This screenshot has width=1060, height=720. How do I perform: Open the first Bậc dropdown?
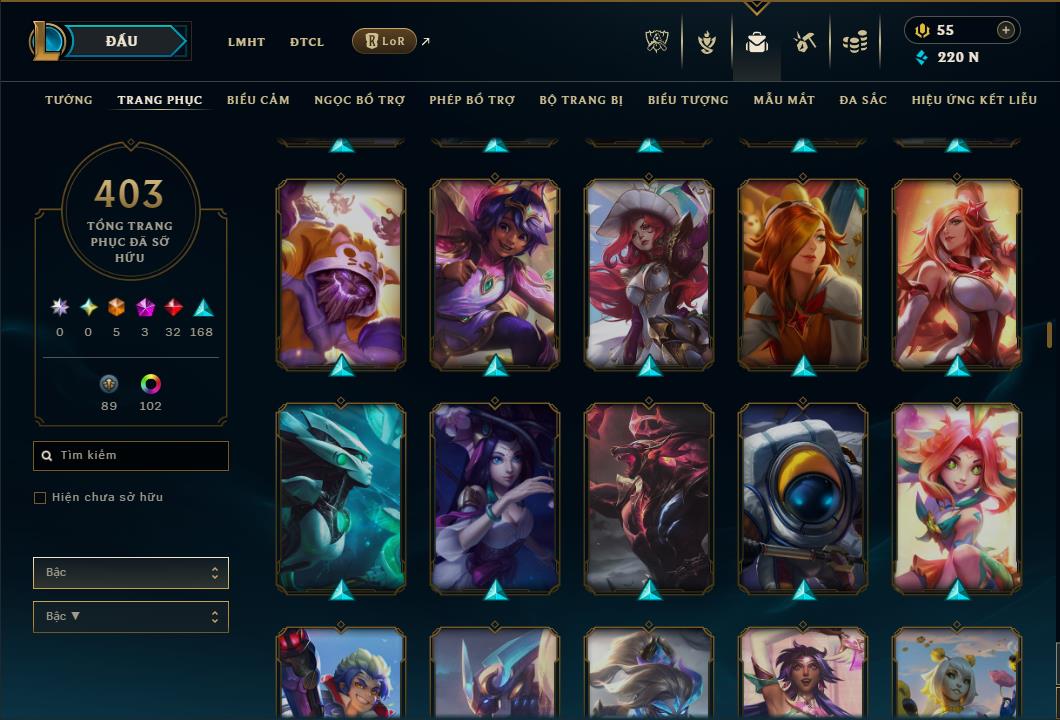[x=131, y=573]
